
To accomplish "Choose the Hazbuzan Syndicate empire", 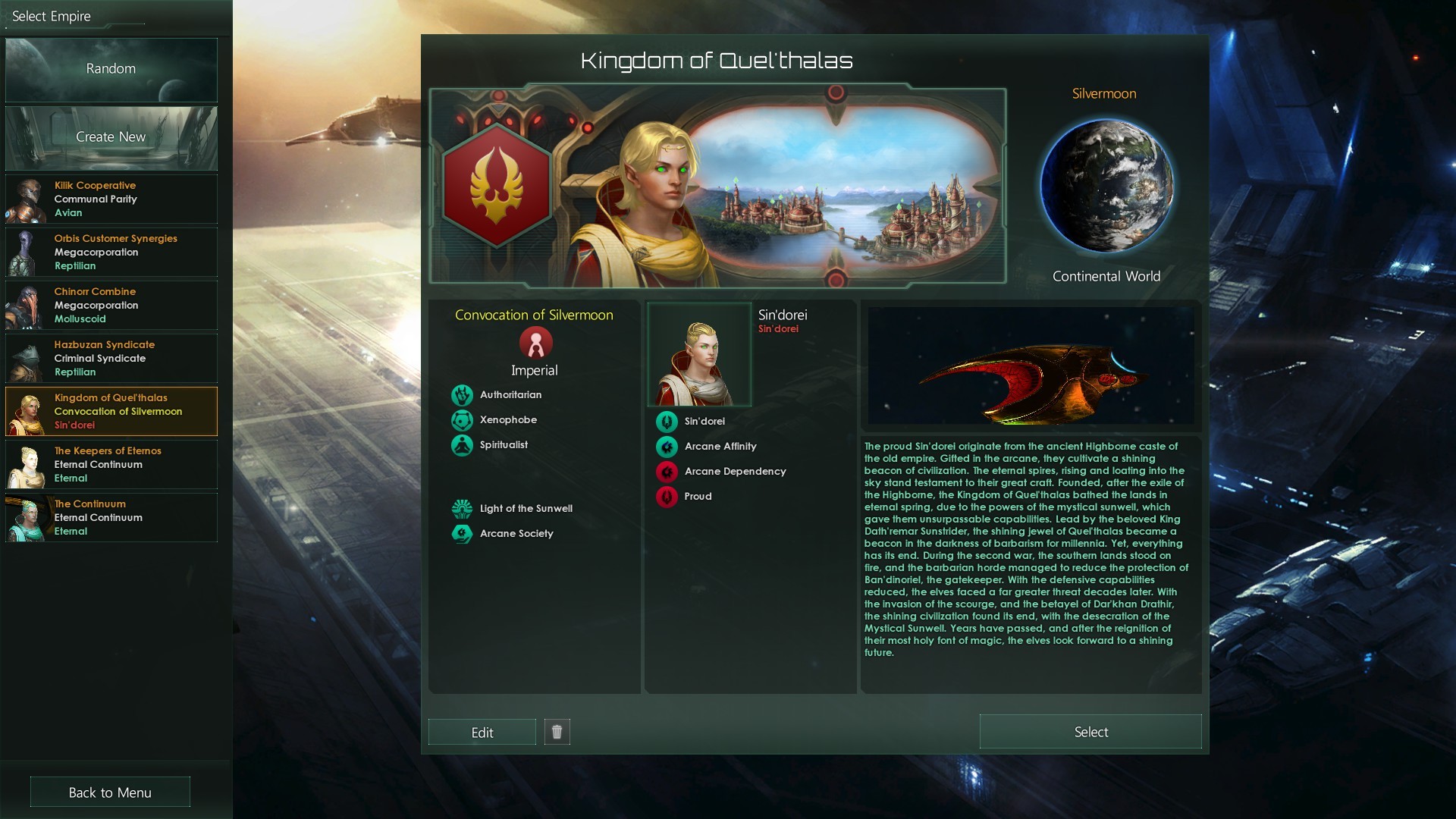I will coord(111,358).
